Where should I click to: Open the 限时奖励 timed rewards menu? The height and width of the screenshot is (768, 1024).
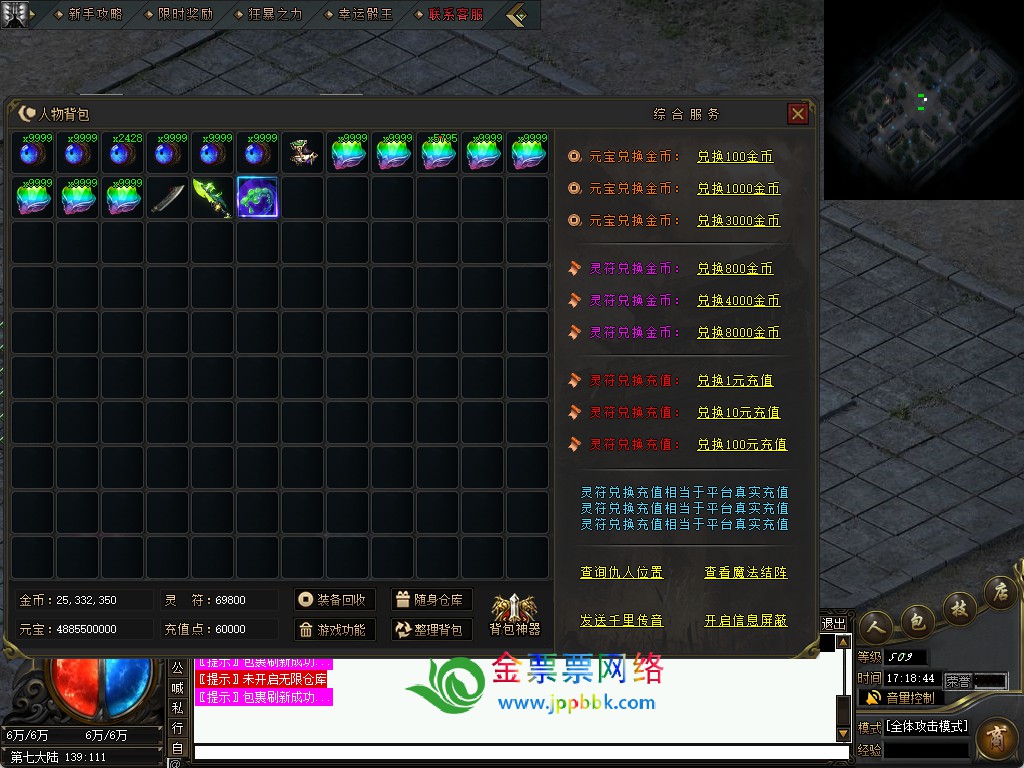[186, 15]
